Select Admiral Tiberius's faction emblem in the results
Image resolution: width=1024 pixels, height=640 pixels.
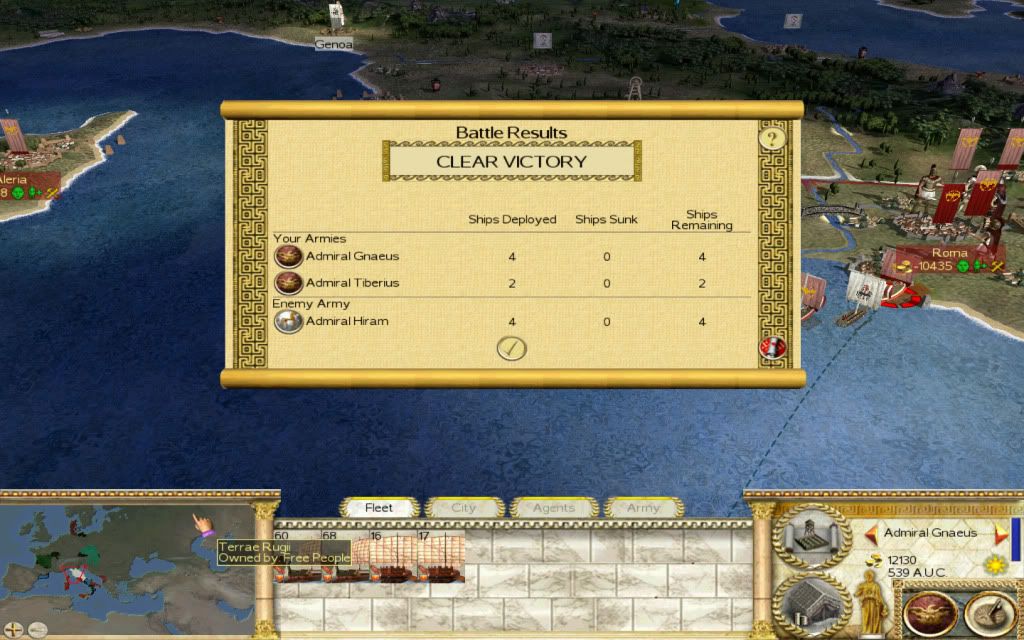click(288, 283)
